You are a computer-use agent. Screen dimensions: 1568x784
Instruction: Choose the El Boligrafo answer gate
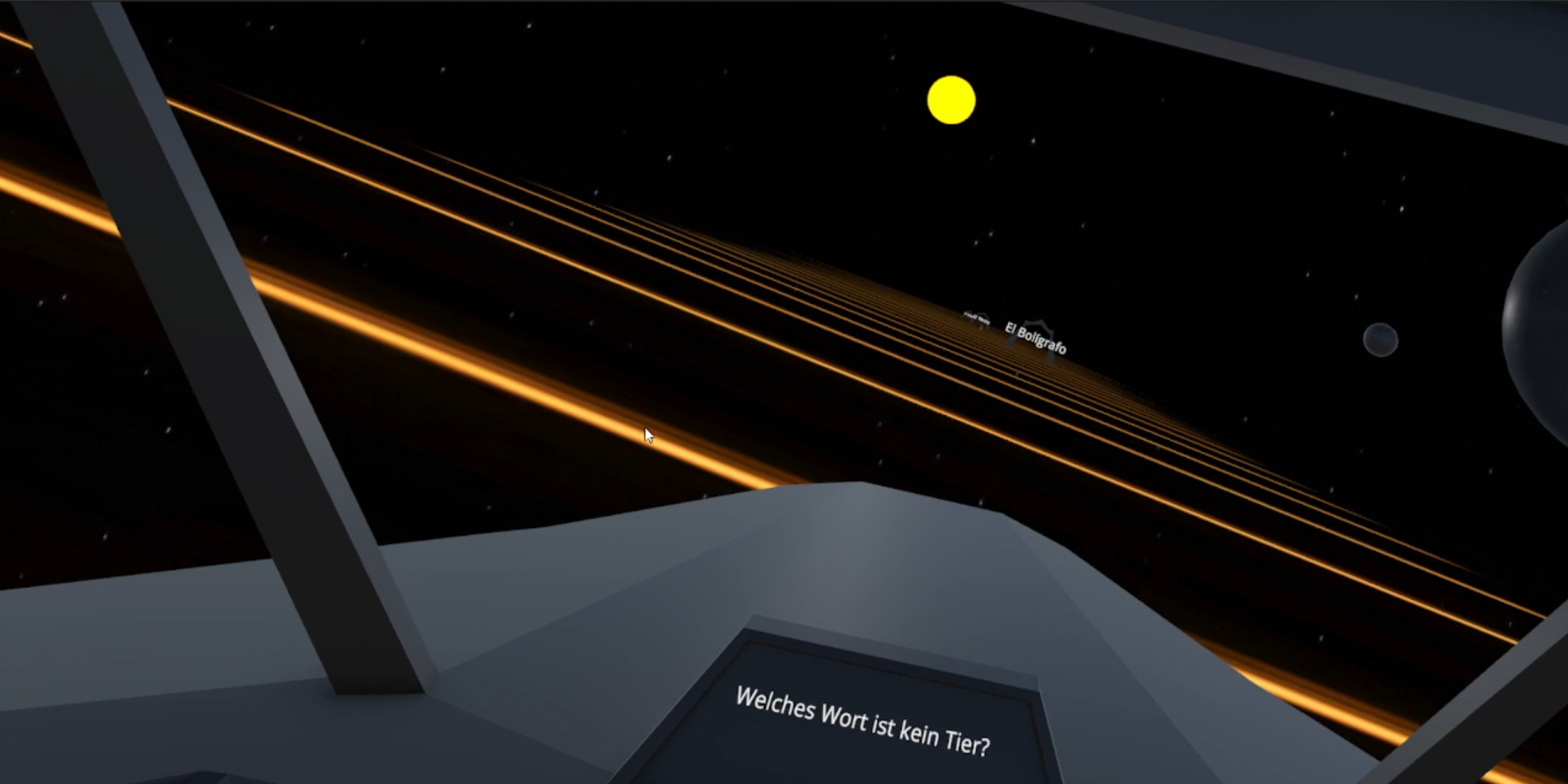(1035, 338)
